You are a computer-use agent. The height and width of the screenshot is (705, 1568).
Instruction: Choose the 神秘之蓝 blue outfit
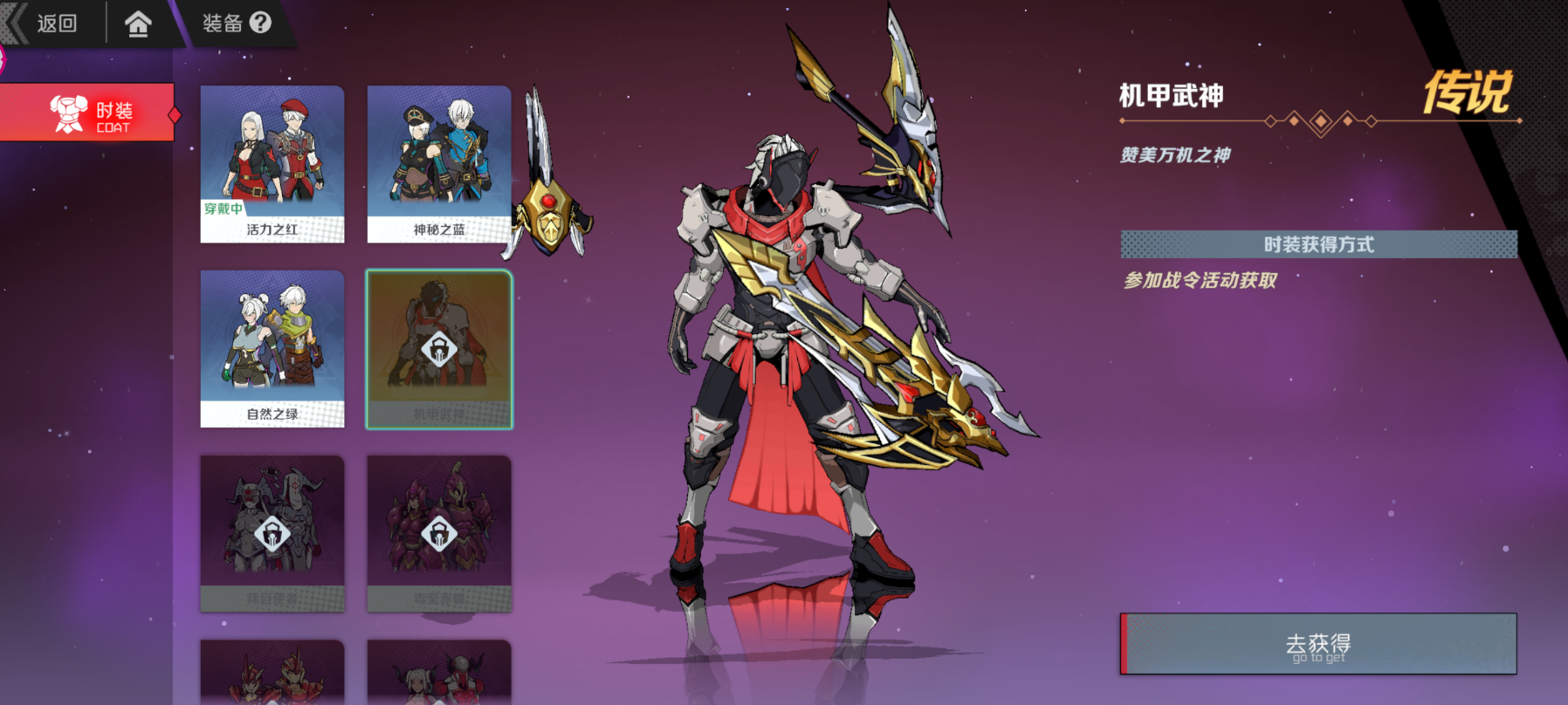(x=439, y=164)
